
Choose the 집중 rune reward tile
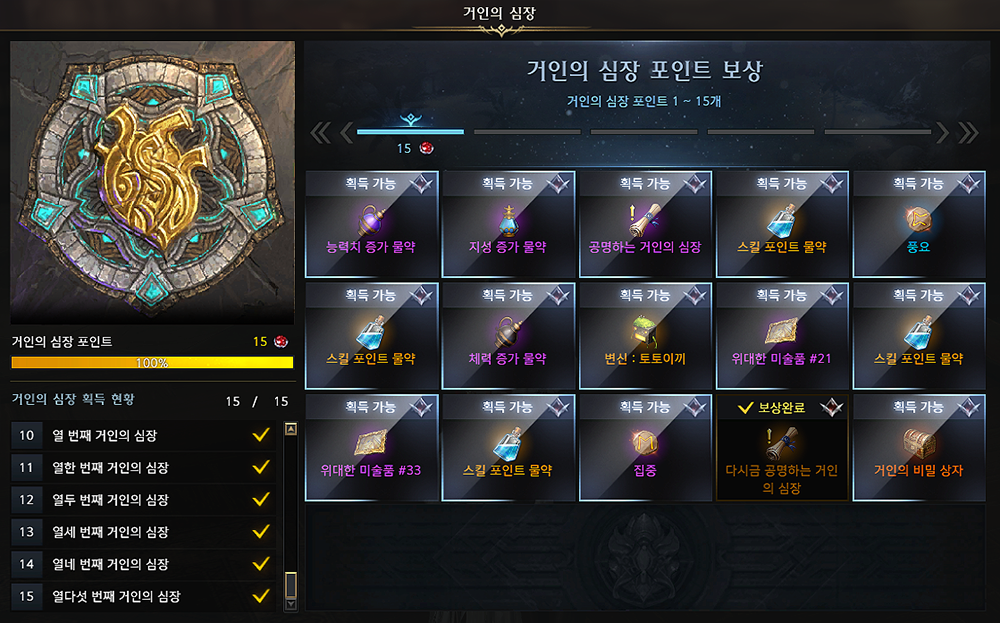(645, 448)
